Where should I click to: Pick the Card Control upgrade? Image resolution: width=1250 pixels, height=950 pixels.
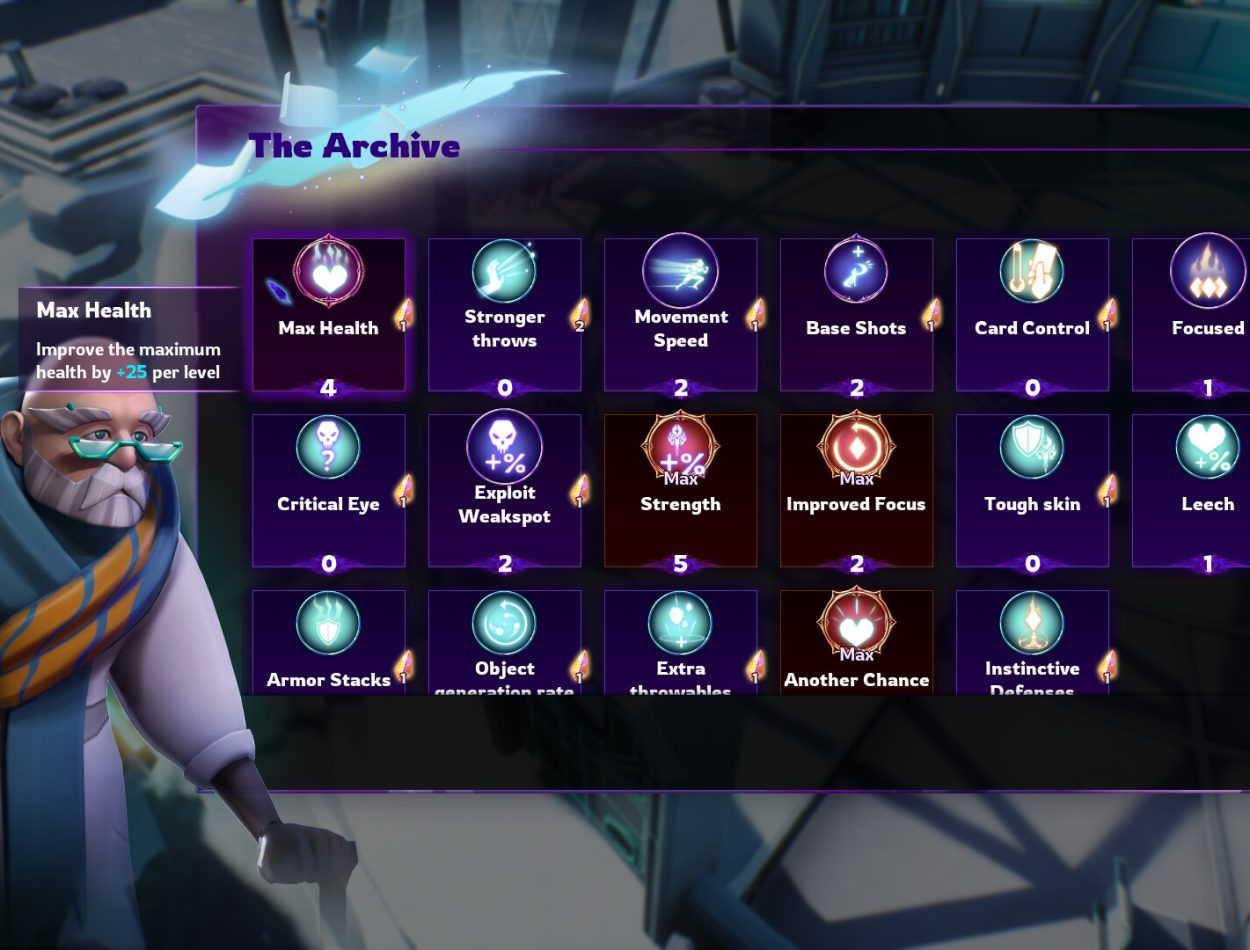tap(1032, 314)
